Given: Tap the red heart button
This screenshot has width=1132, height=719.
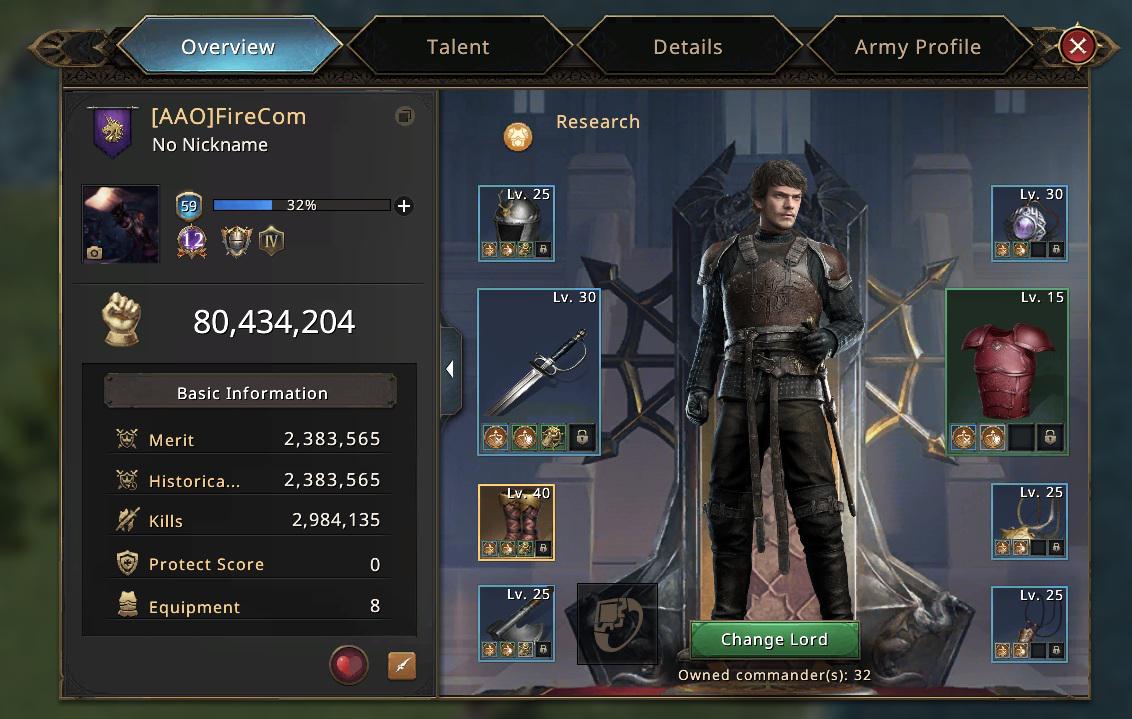Looking at the screenshot, I should (349, 664).
